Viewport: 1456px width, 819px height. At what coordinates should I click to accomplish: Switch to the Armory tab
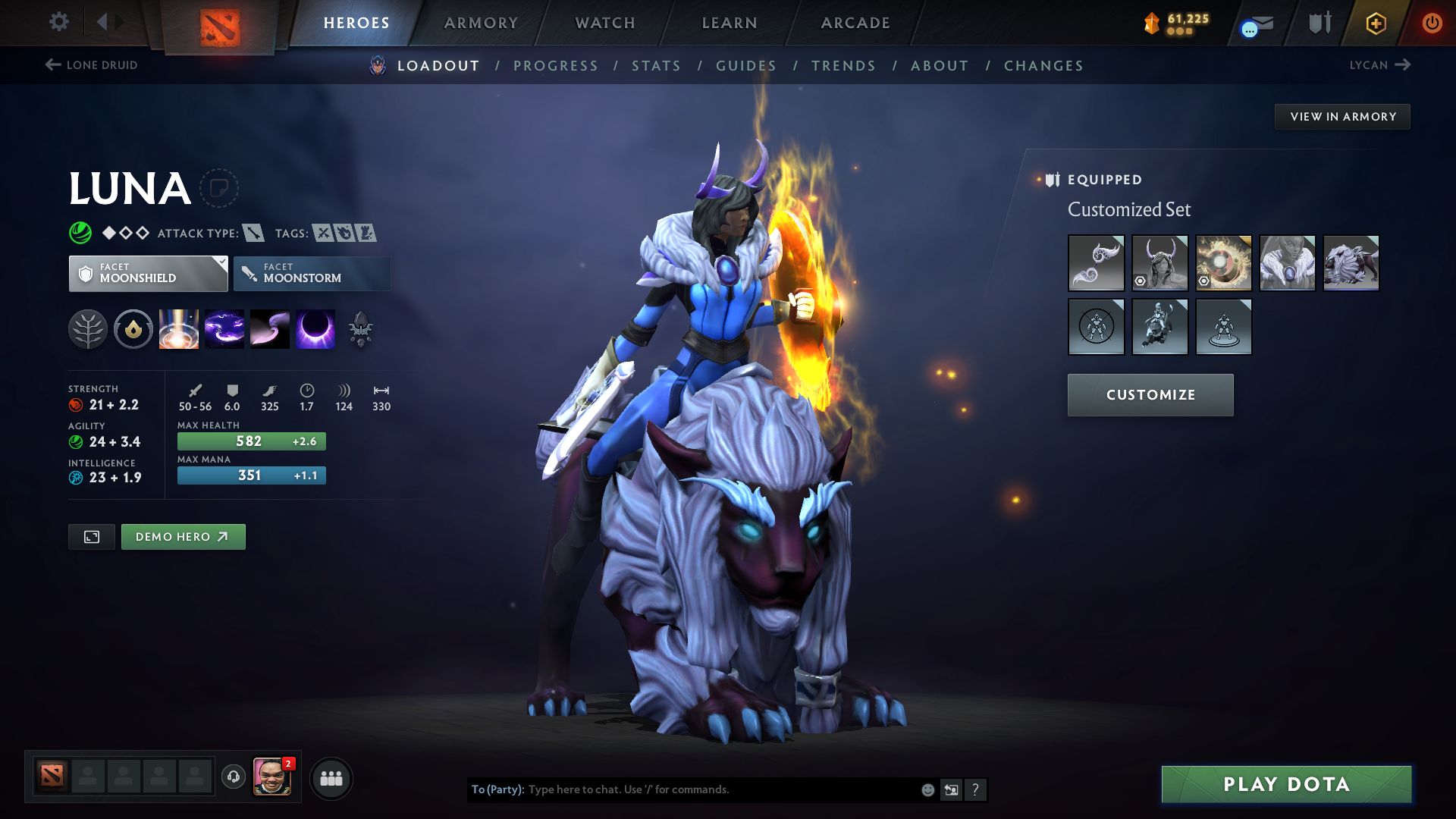tap(480, 23)
